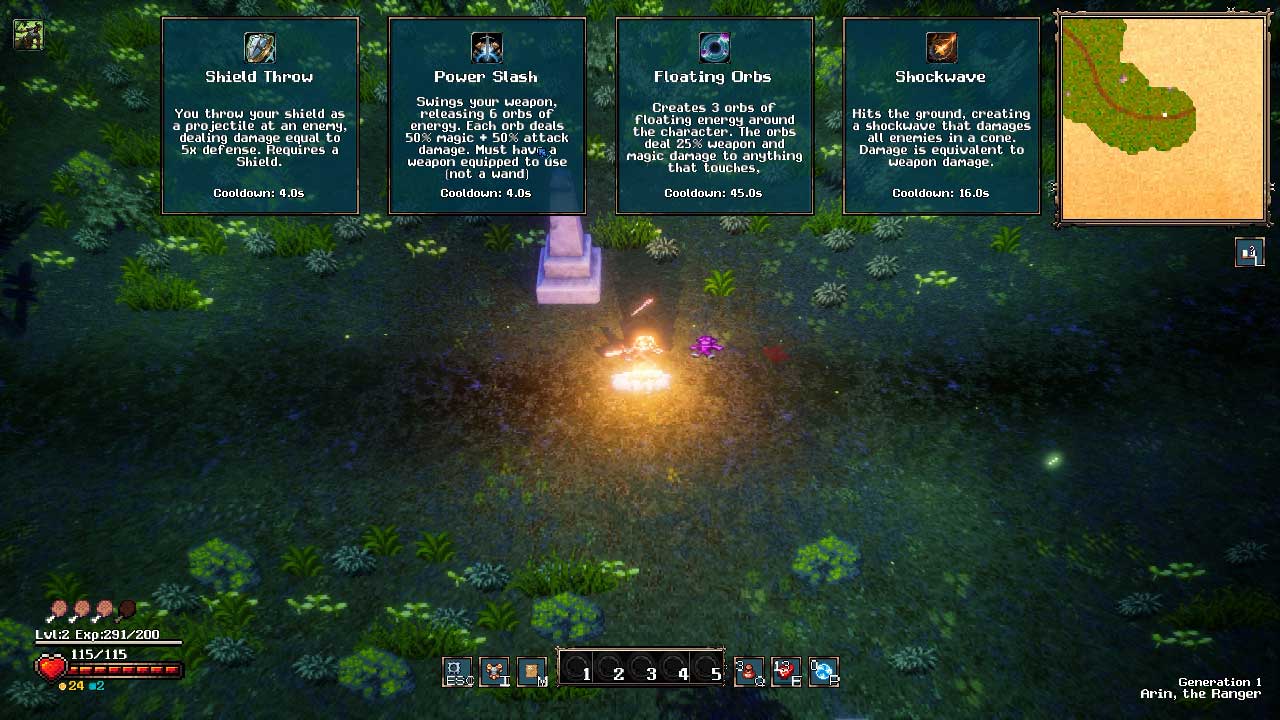Open the inventory icon marked I

click(494, 671)
